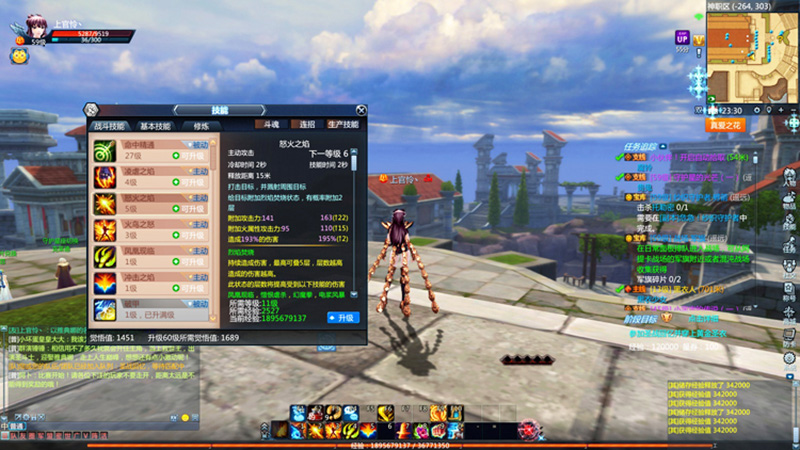Open the 任务追踪 quest tracker header
Image resolution: width=800 pixels, height=450 pixels.
[x=639, y=144]
